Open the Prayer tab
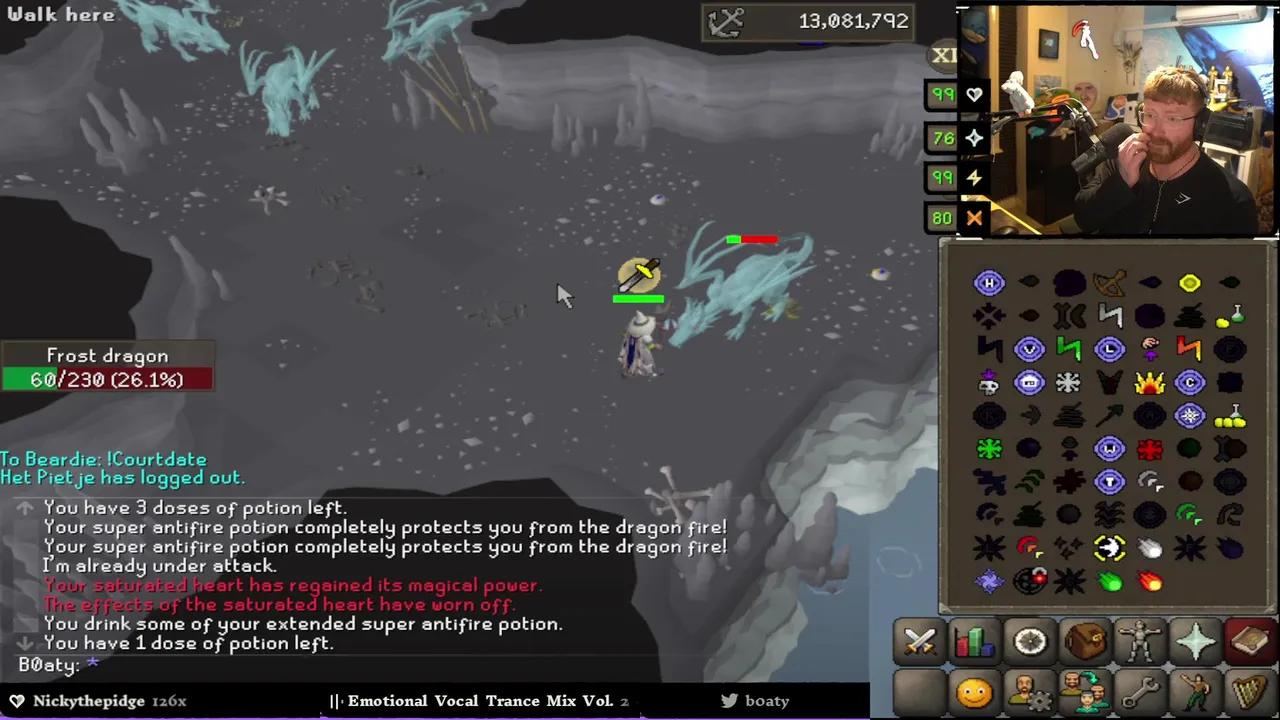Viewport: 1280px width, 720px height. (x=1197, y=642)
